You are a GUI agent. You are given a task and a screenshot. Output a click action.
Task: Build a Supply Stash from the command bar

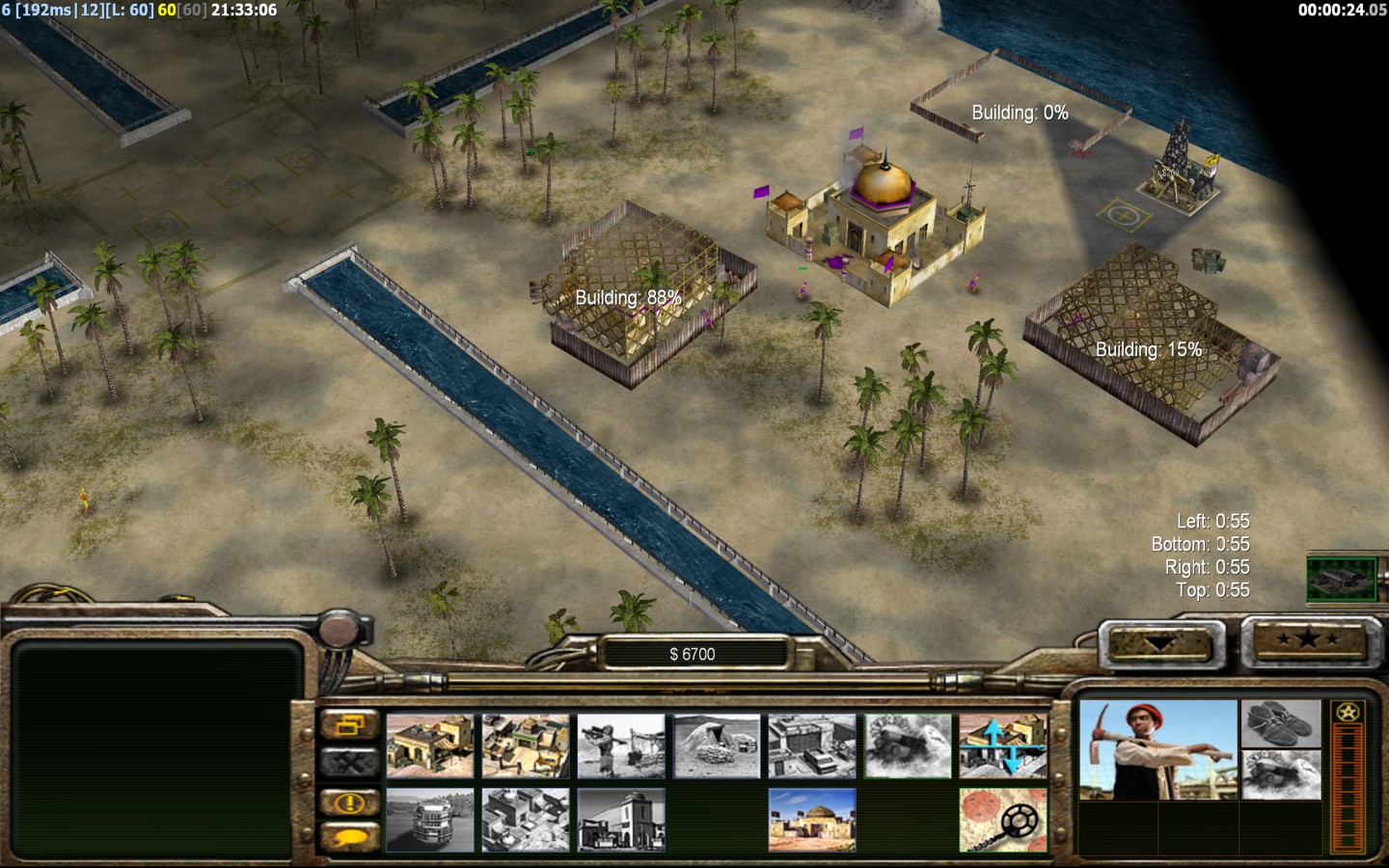coord(430,746)
